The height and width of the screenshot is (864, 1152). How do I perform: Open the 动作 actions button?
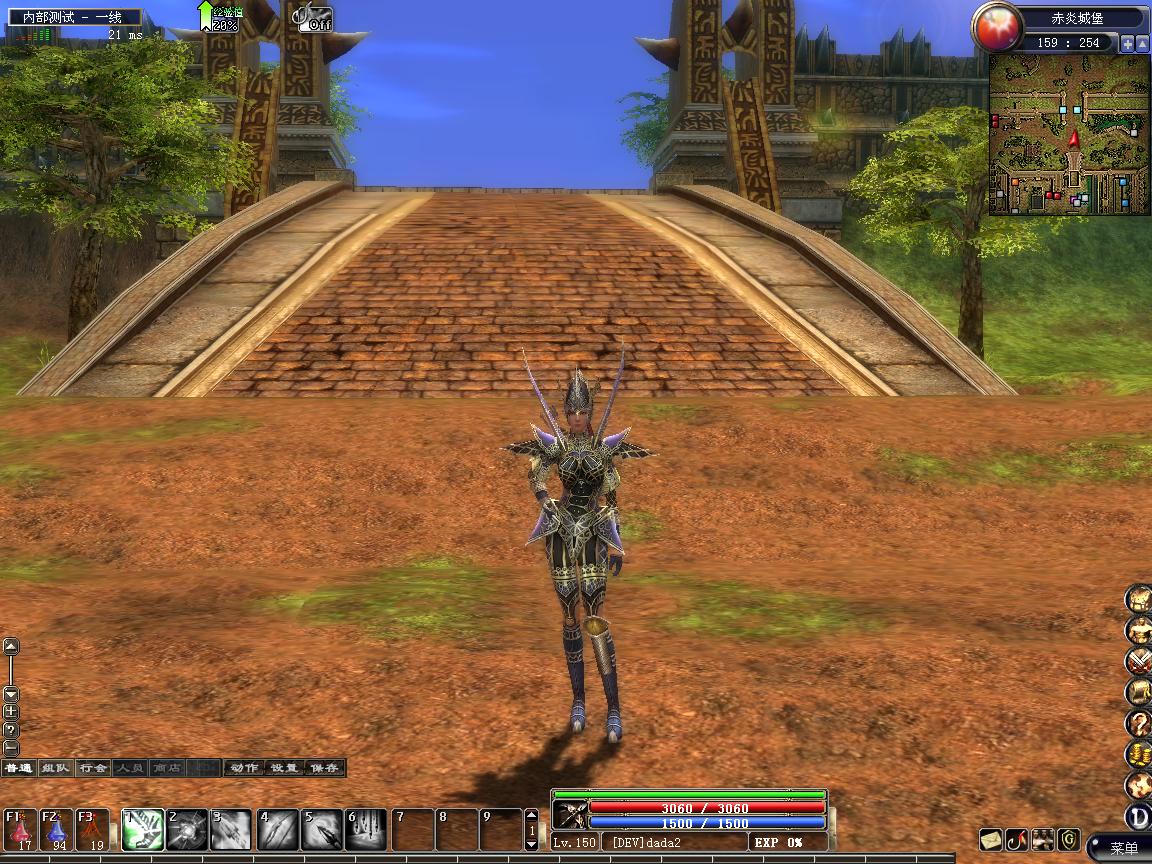(x=243, y=768)
